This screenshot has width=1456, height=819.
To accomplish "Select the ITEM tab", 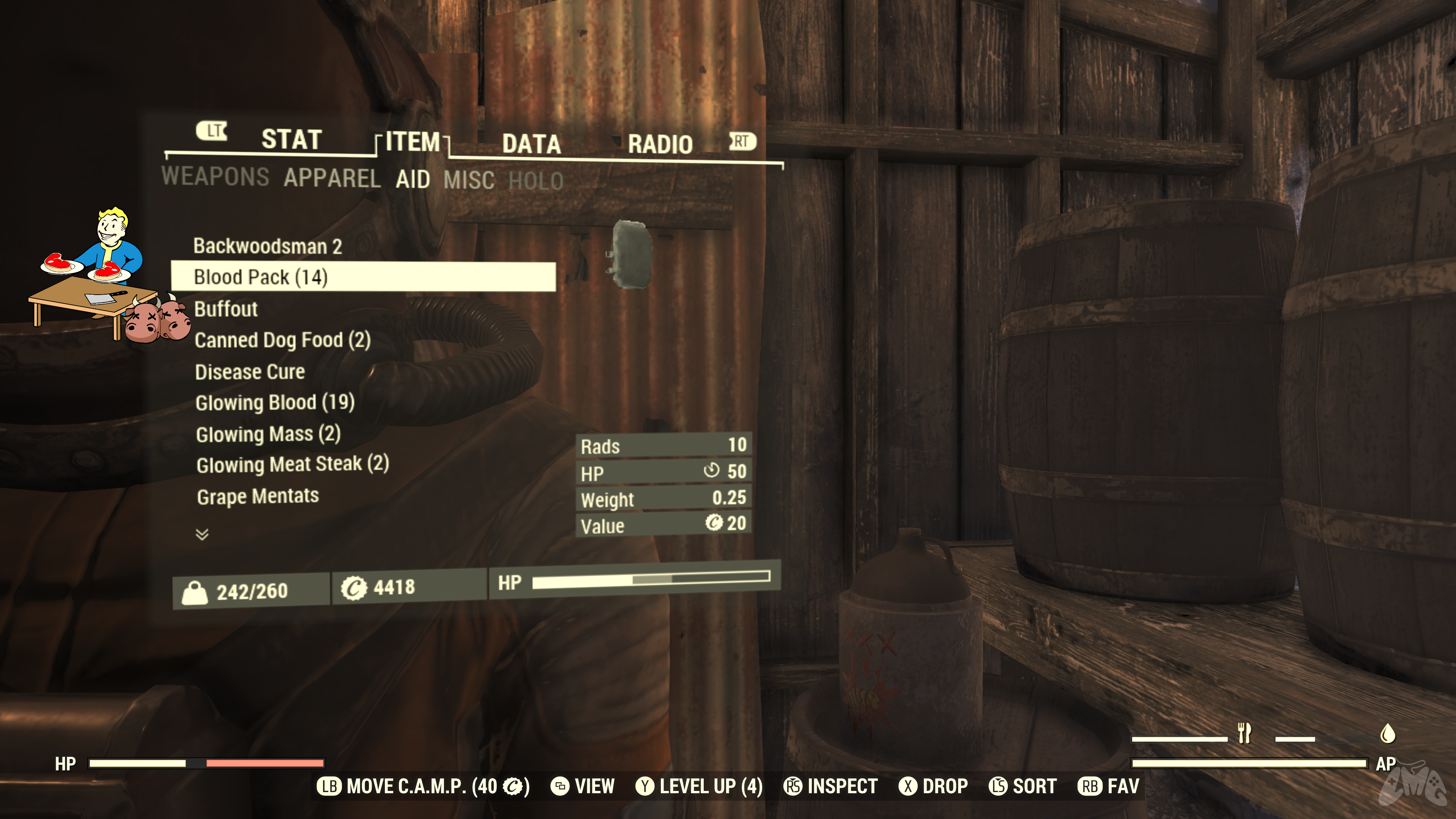I will coord(413,141).
